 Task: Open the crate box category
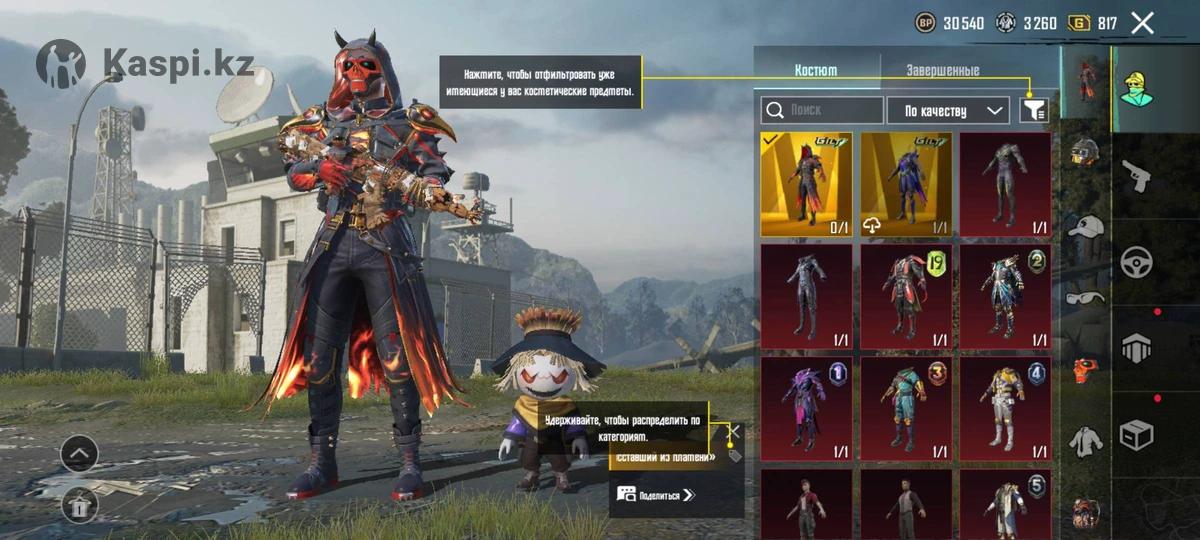1137,435
